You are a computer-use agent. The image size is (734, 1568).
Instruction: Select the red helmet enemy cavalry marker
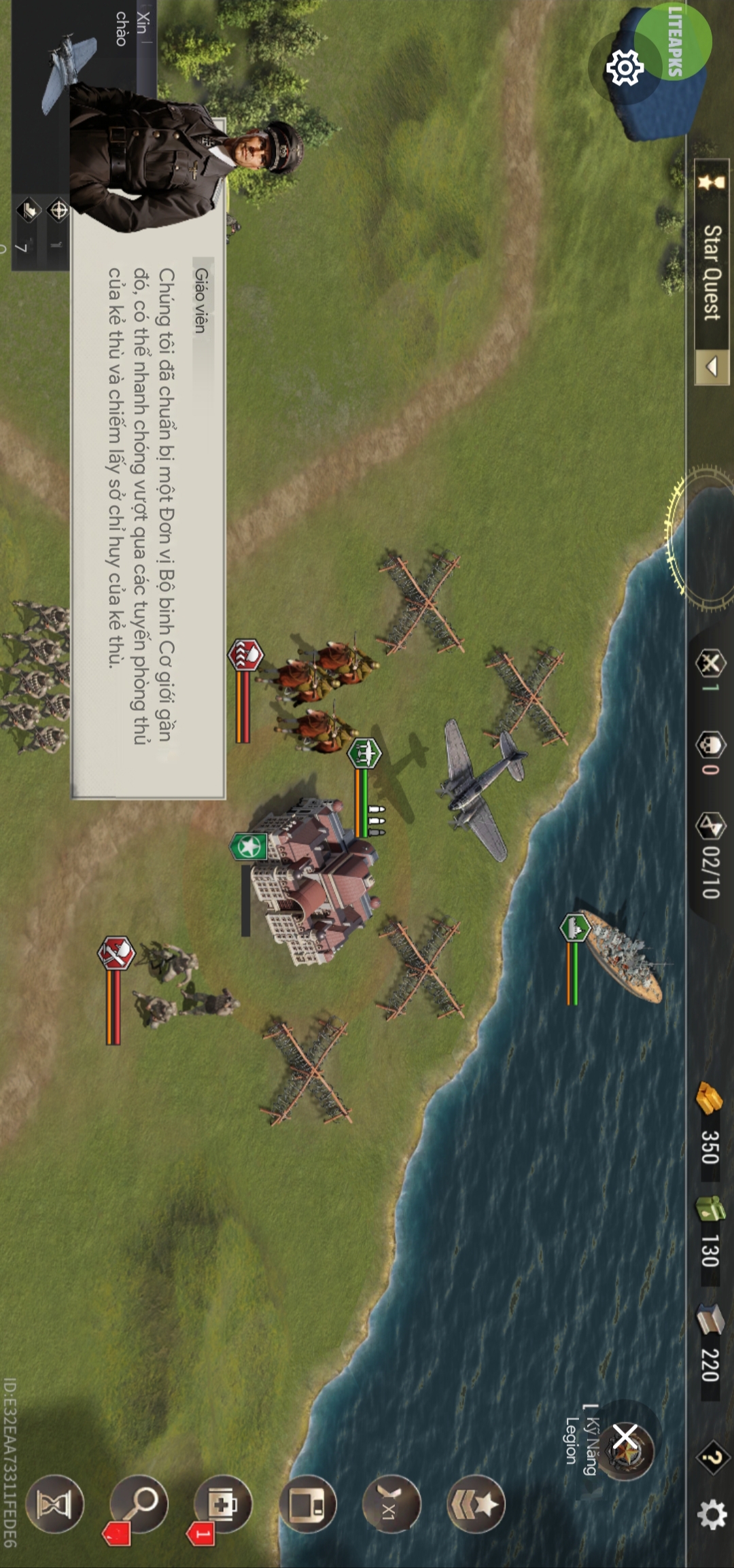pyautogui.click(x=245, y=655)
